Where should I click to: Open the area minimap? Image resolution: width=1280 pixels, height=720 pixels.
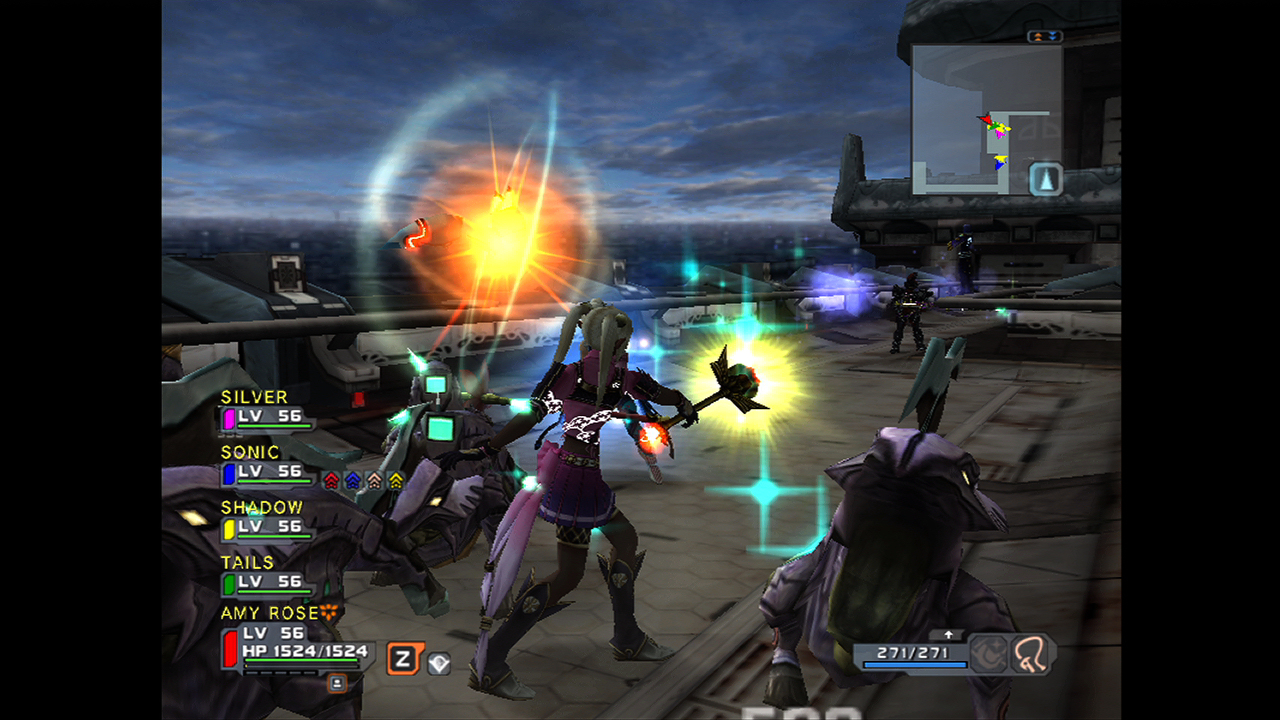pyautogui.click(x=985, y=120)
